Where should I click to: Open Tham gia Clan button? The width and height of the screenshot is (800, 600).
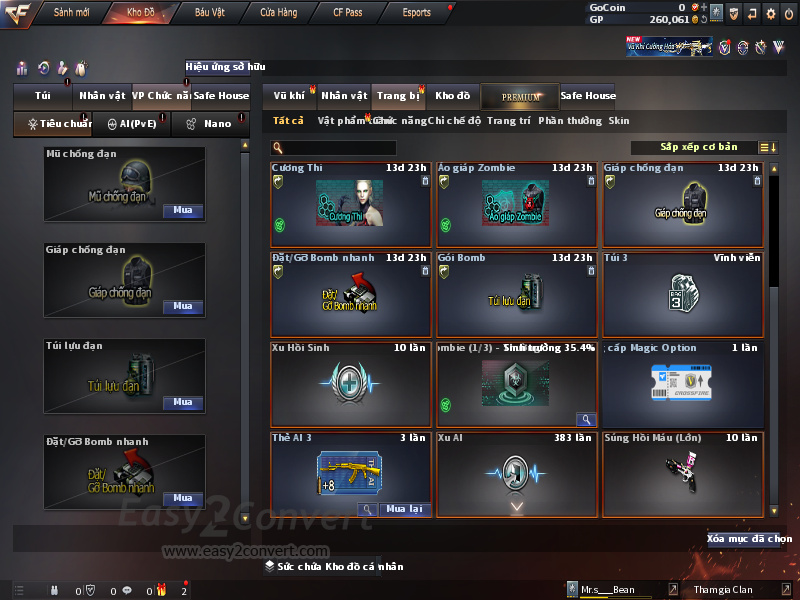[723, 590]
